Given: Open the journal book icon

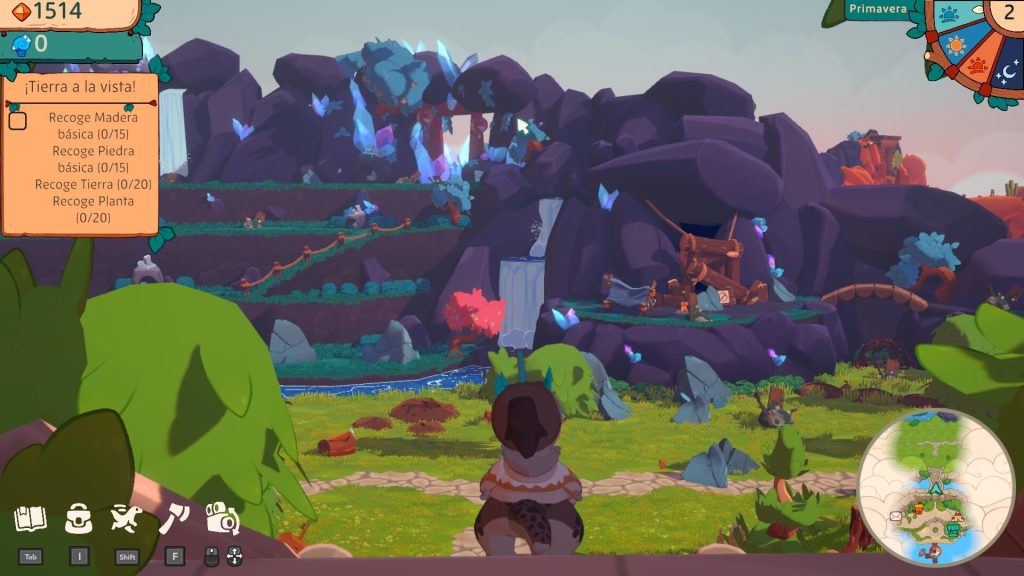Looking at the screenshot, I should (x=30, y=519).
